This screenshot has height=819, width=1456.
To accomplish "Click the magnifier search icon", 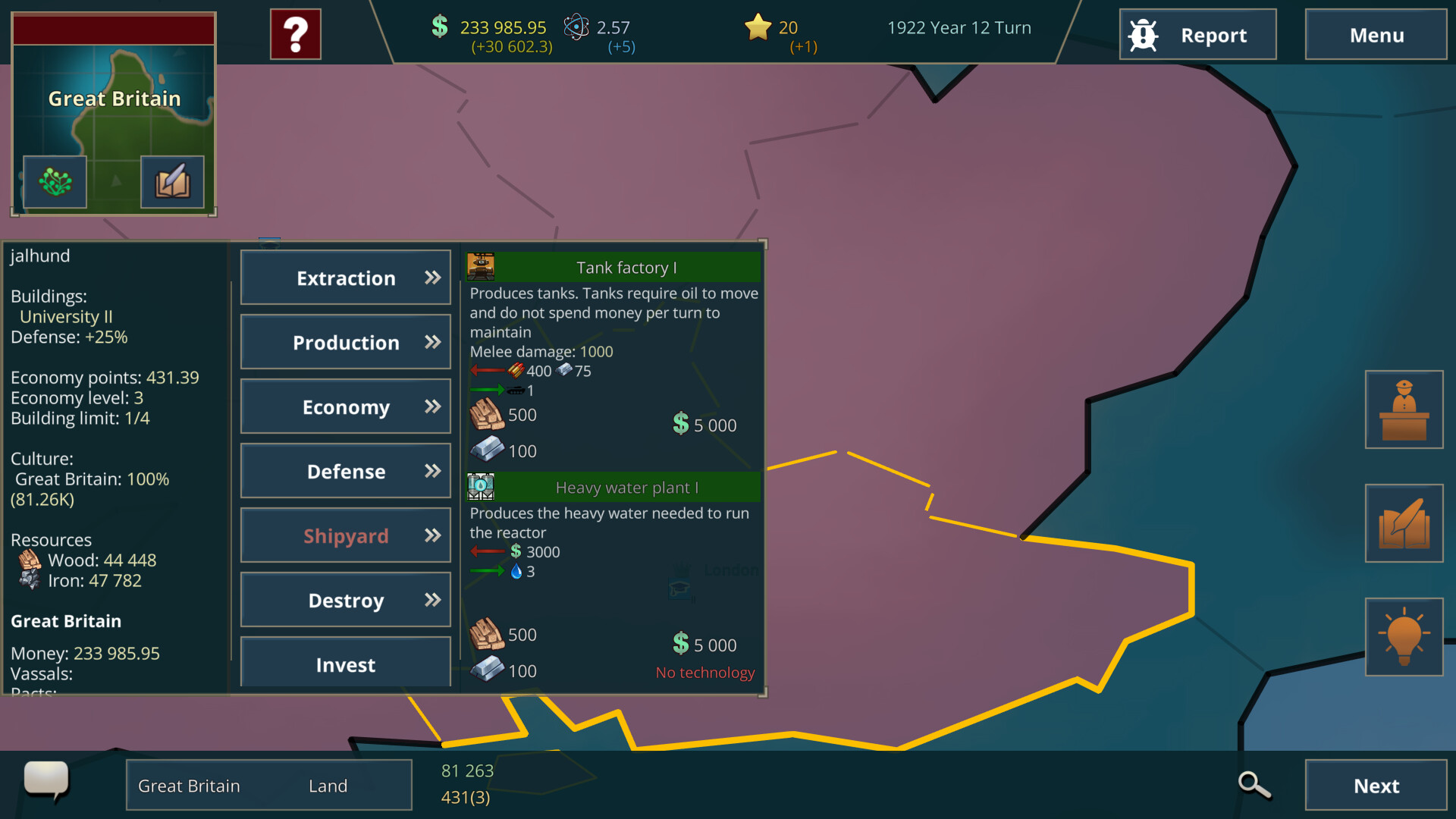I will click(1253, 783).
